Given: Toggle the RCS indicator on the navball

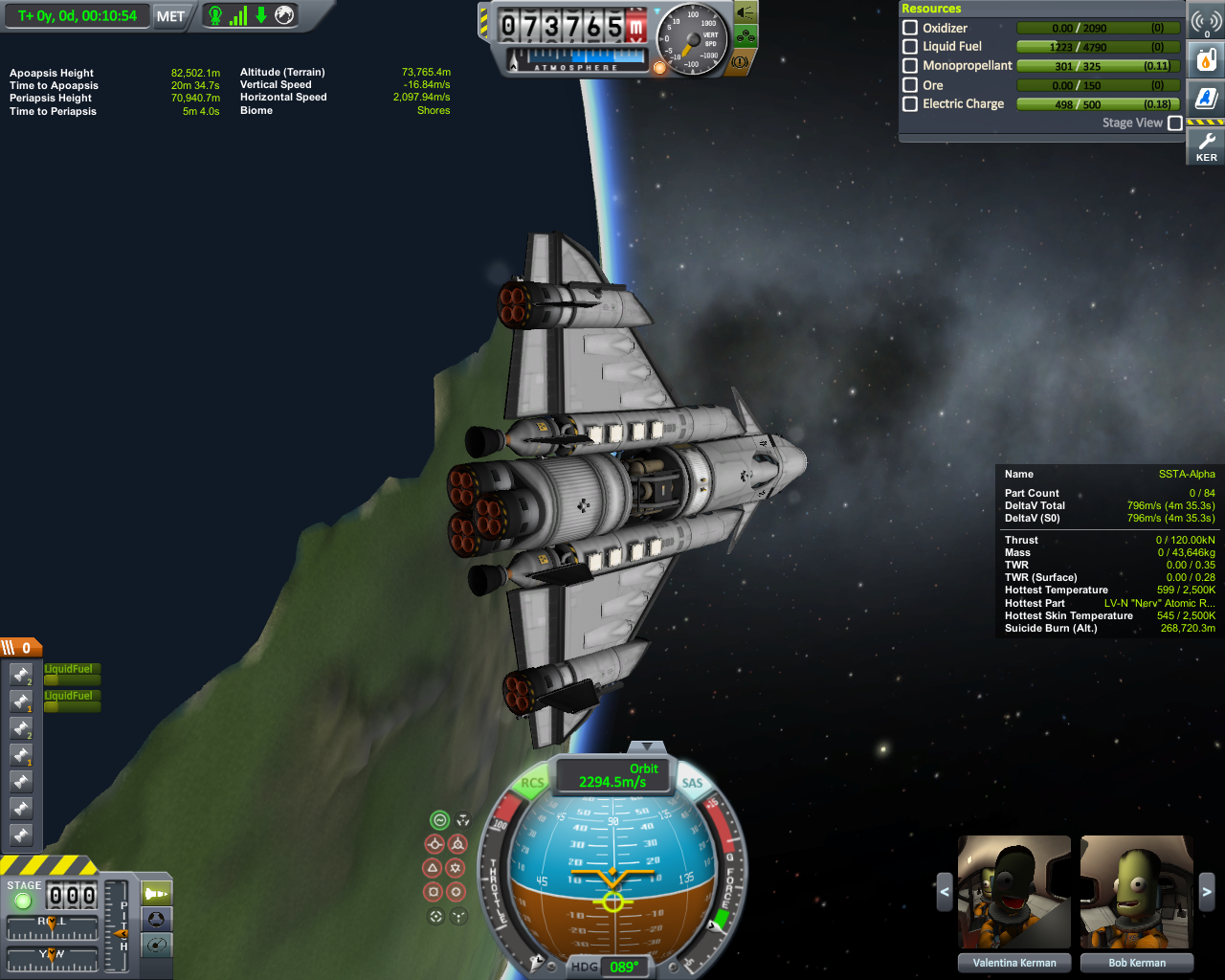Looking at the screenshot, I should coord(532,783).
